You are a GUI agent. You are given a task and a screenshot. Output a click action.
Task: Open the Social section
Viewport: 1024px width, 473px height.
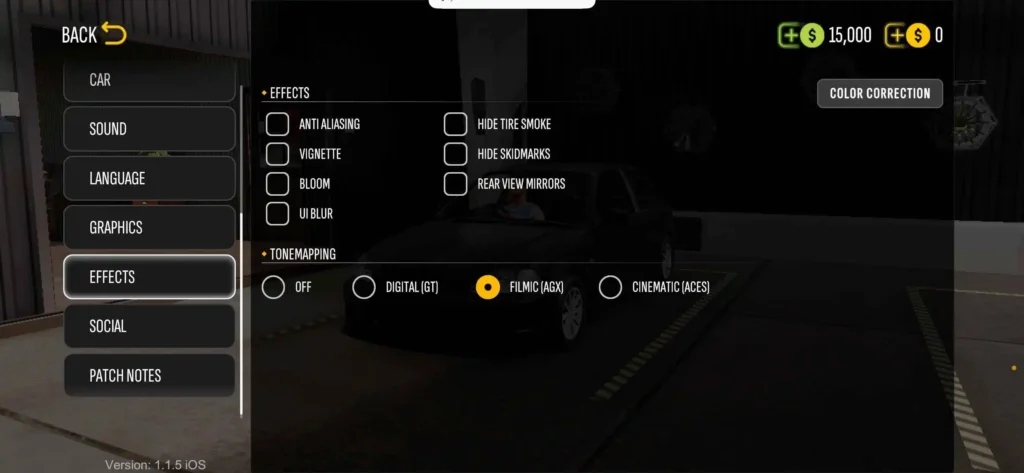tap(149, 326)
